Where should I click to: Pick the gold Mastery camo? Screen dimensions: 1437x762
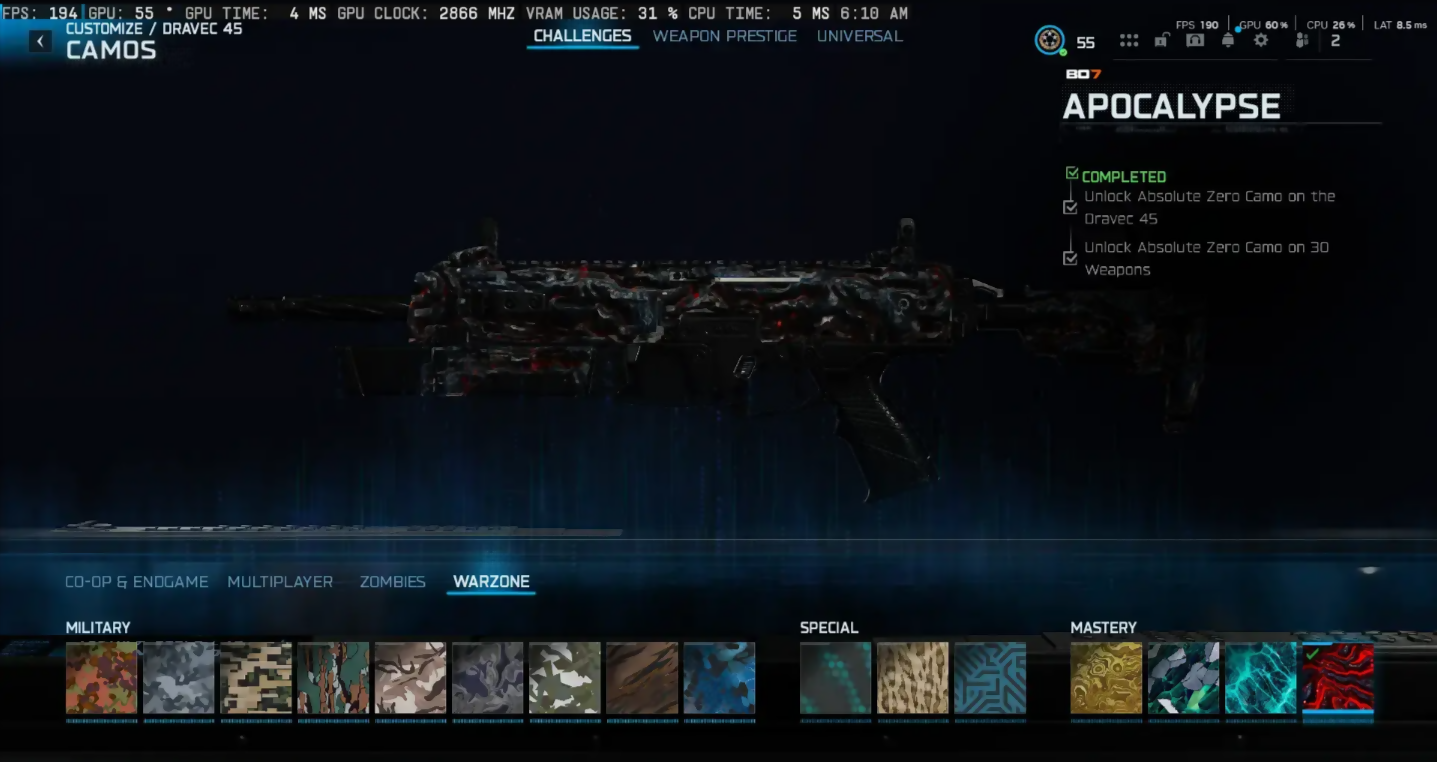(1106, 678)
